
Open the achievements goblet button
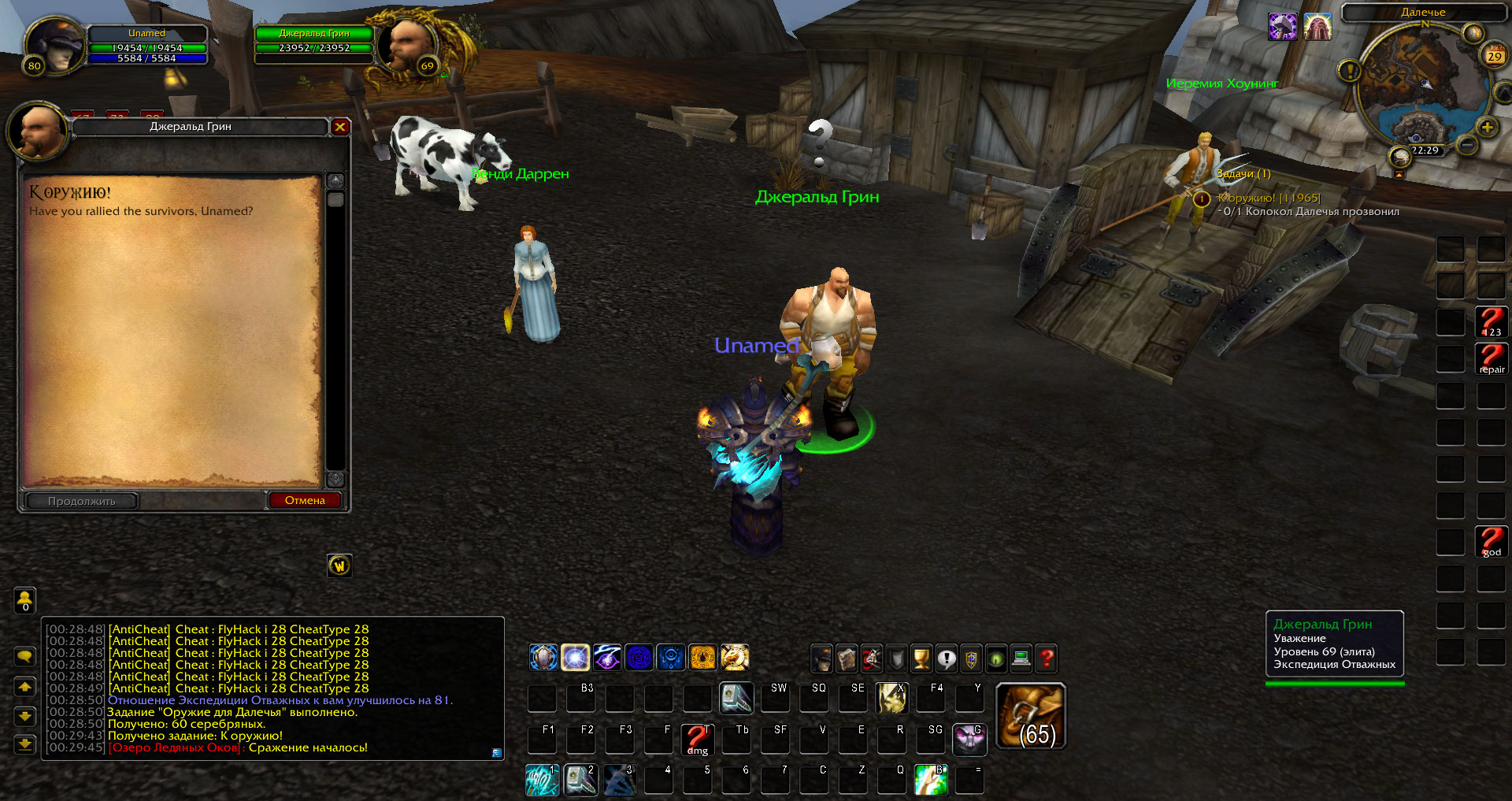point(921,658)
